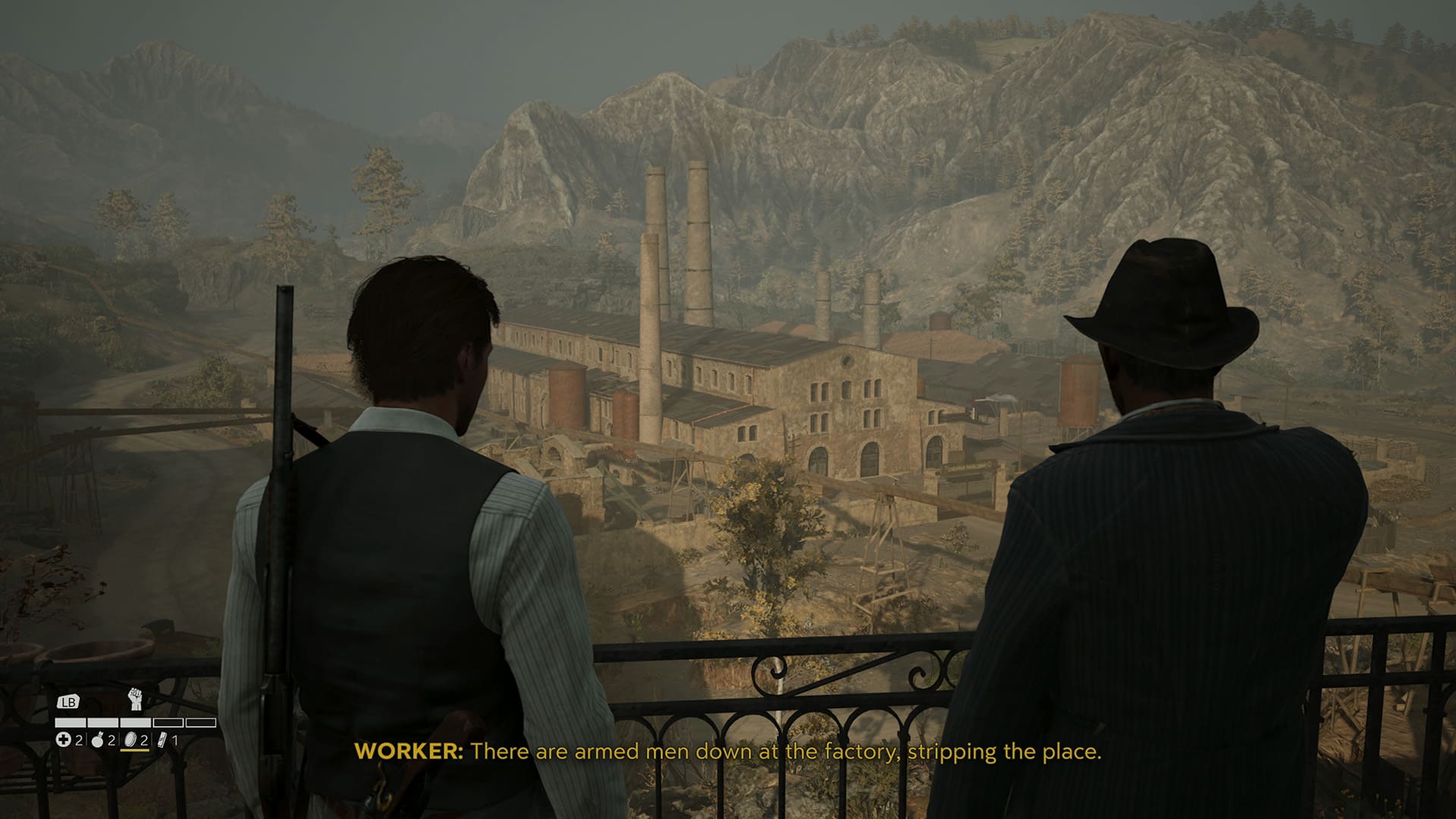Select the medkit item icon
This screenshot has width=1456, height=819.
click(x=64, y=739)
